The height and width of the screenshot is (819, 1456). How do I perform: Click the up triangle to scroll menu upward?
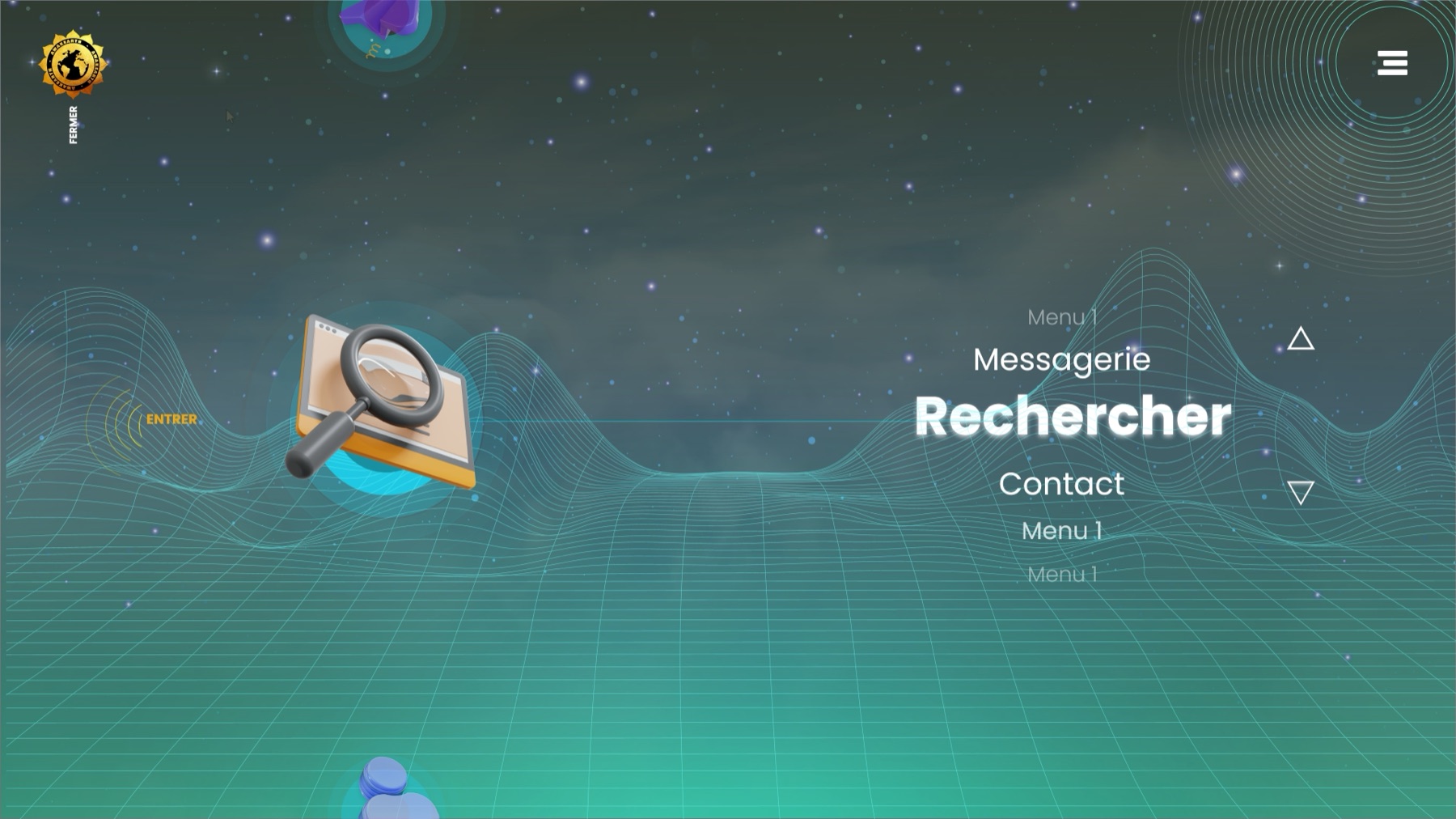(1302, 340)
